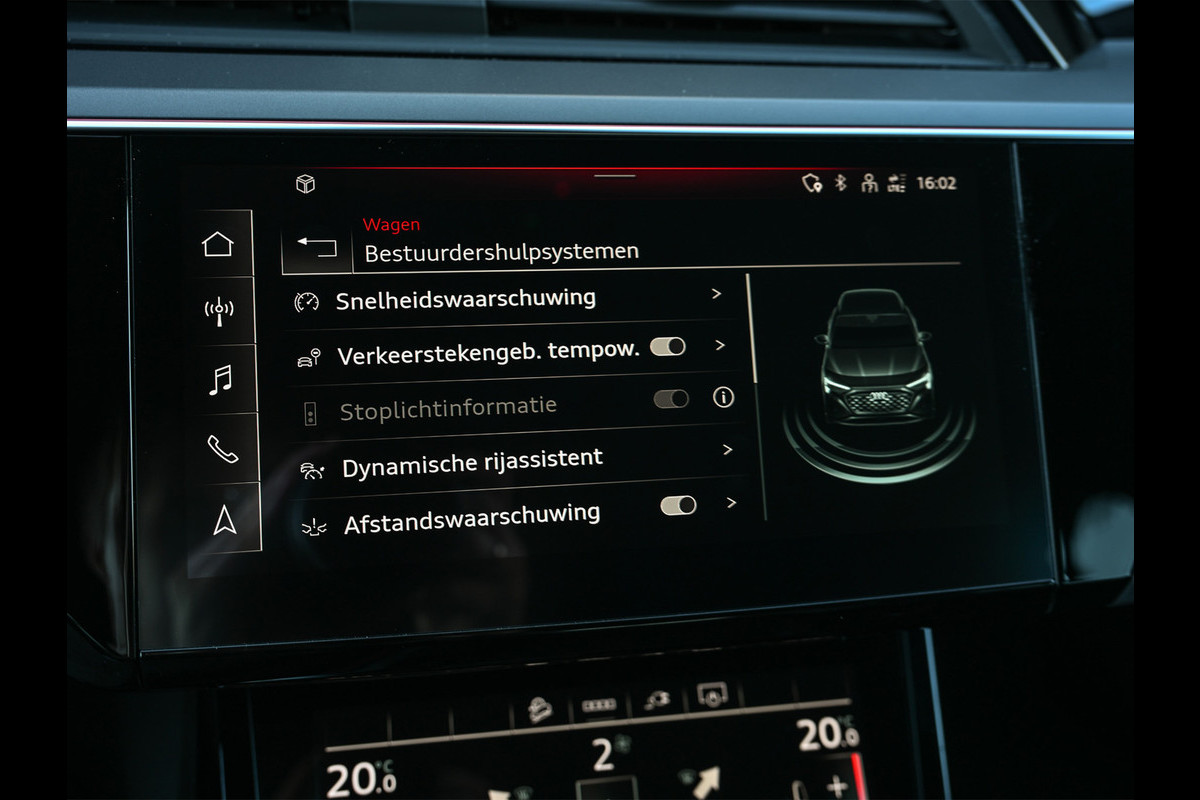Open the Home screen icon
The height and width of the screenshot is (800, 1200).
pyautogui.click(x=218, y=244)
